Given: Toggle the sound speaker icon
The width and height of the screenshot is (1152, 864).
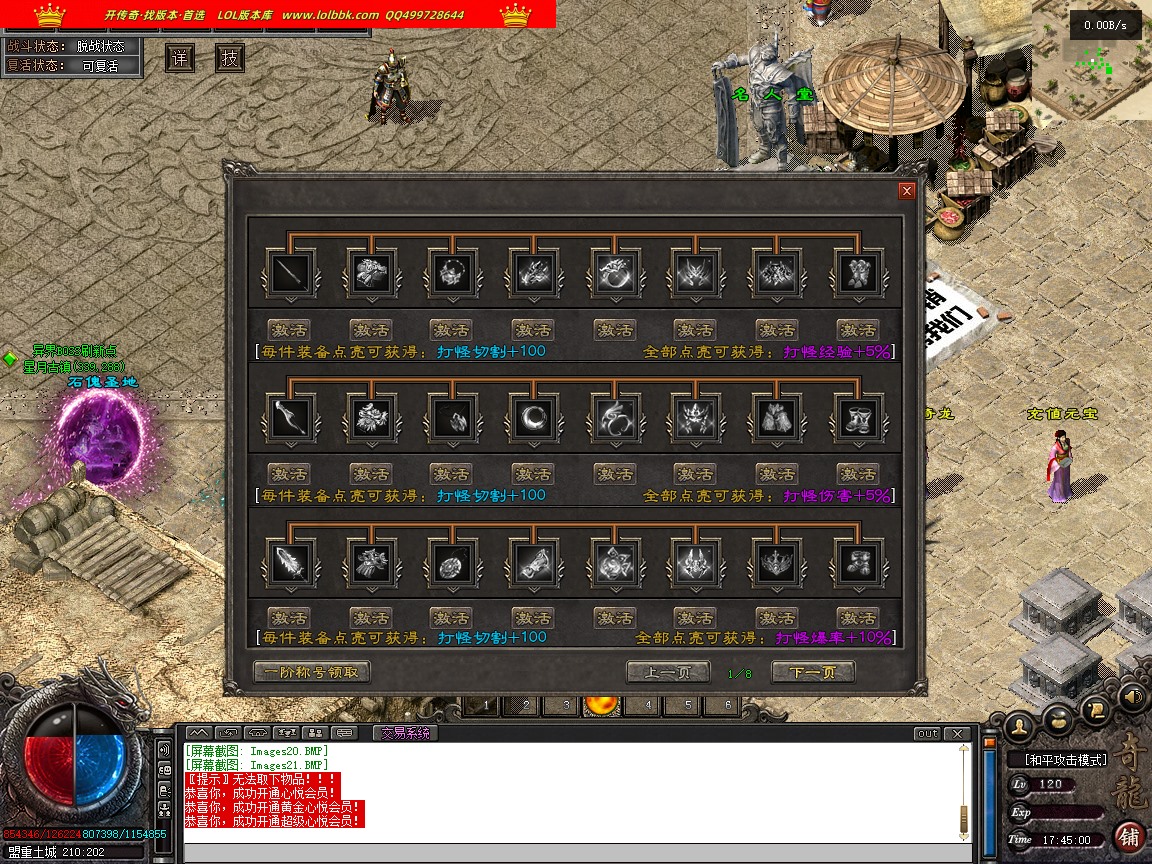Looking at the screenshot, I should click(x=1132, y=696).
